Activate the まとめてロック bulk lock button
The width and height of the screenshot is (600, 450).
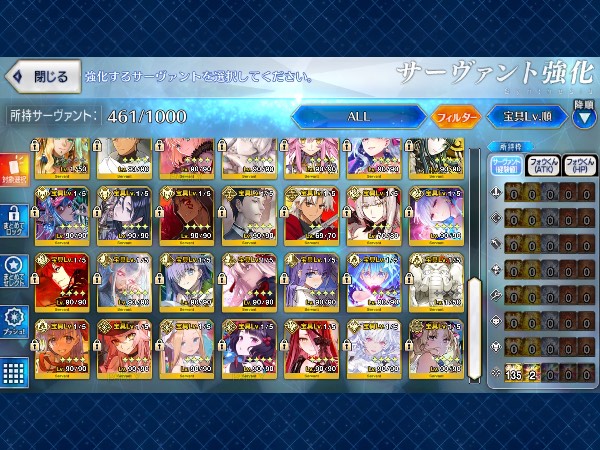point(14,224)
